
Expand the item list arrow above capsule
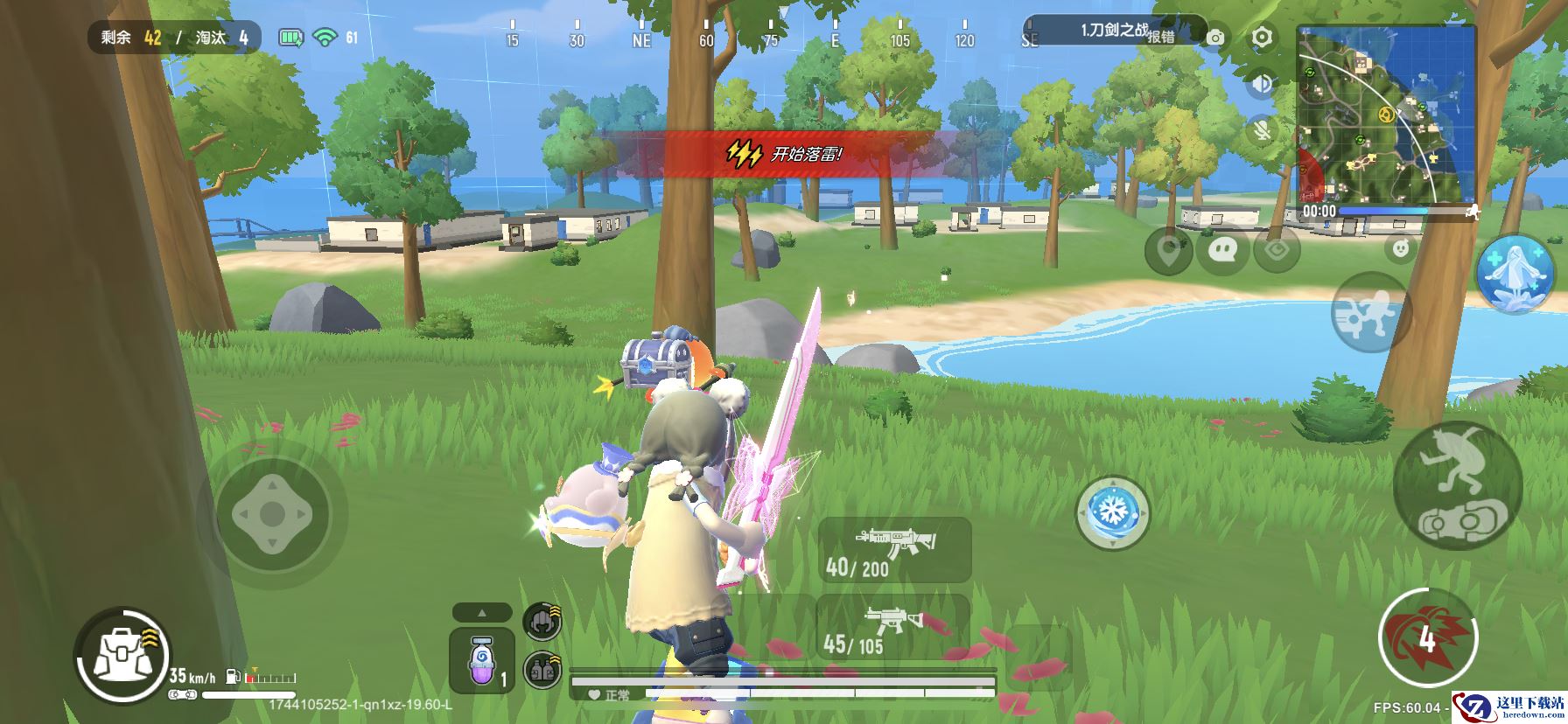[482, 612]
